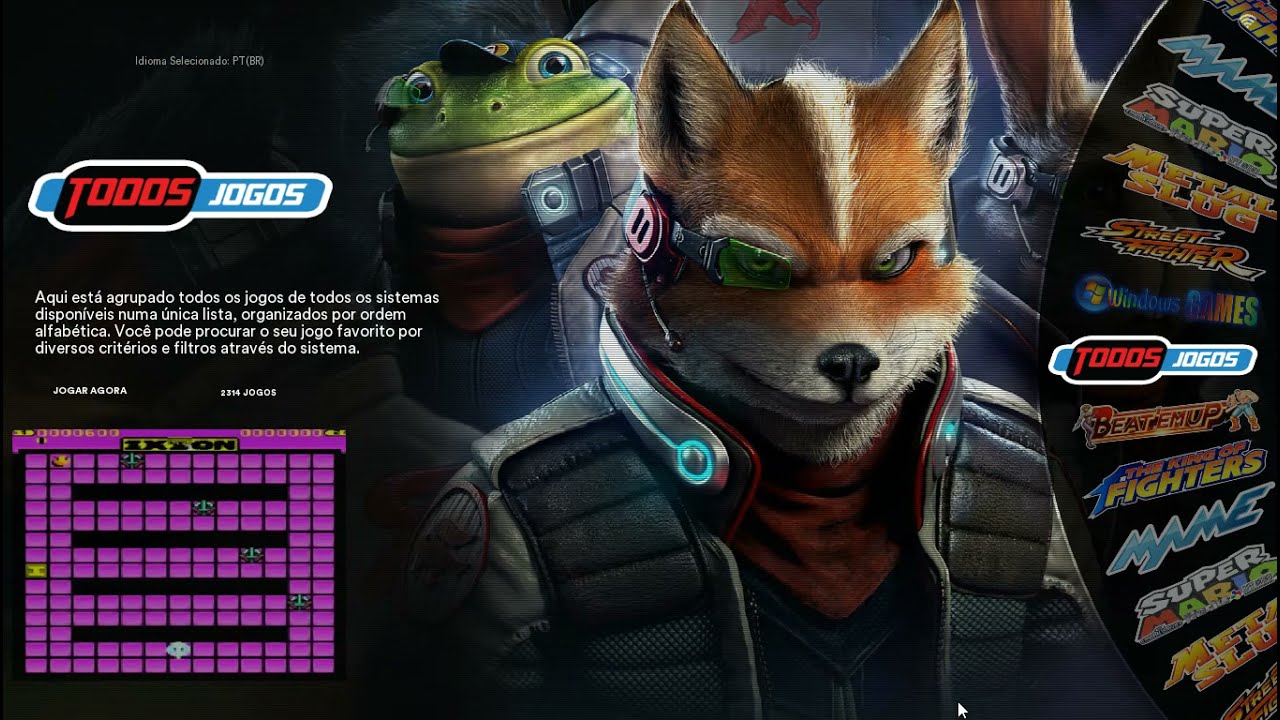Viewport: 1280px width, 720px height.
Task: Click JOGAR AGORA to start playing
Action: pos(90,390)
